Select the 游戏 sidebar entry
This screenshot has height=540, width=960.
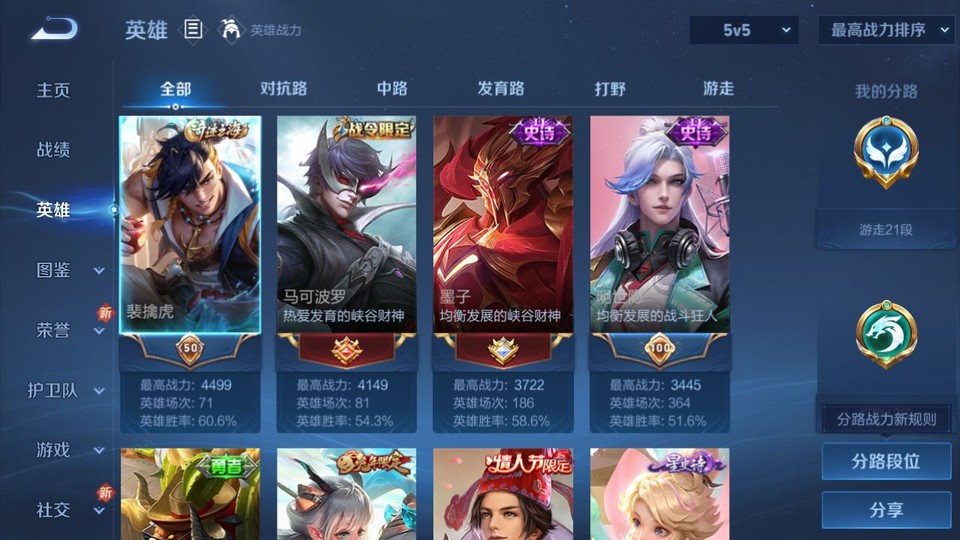54,450
